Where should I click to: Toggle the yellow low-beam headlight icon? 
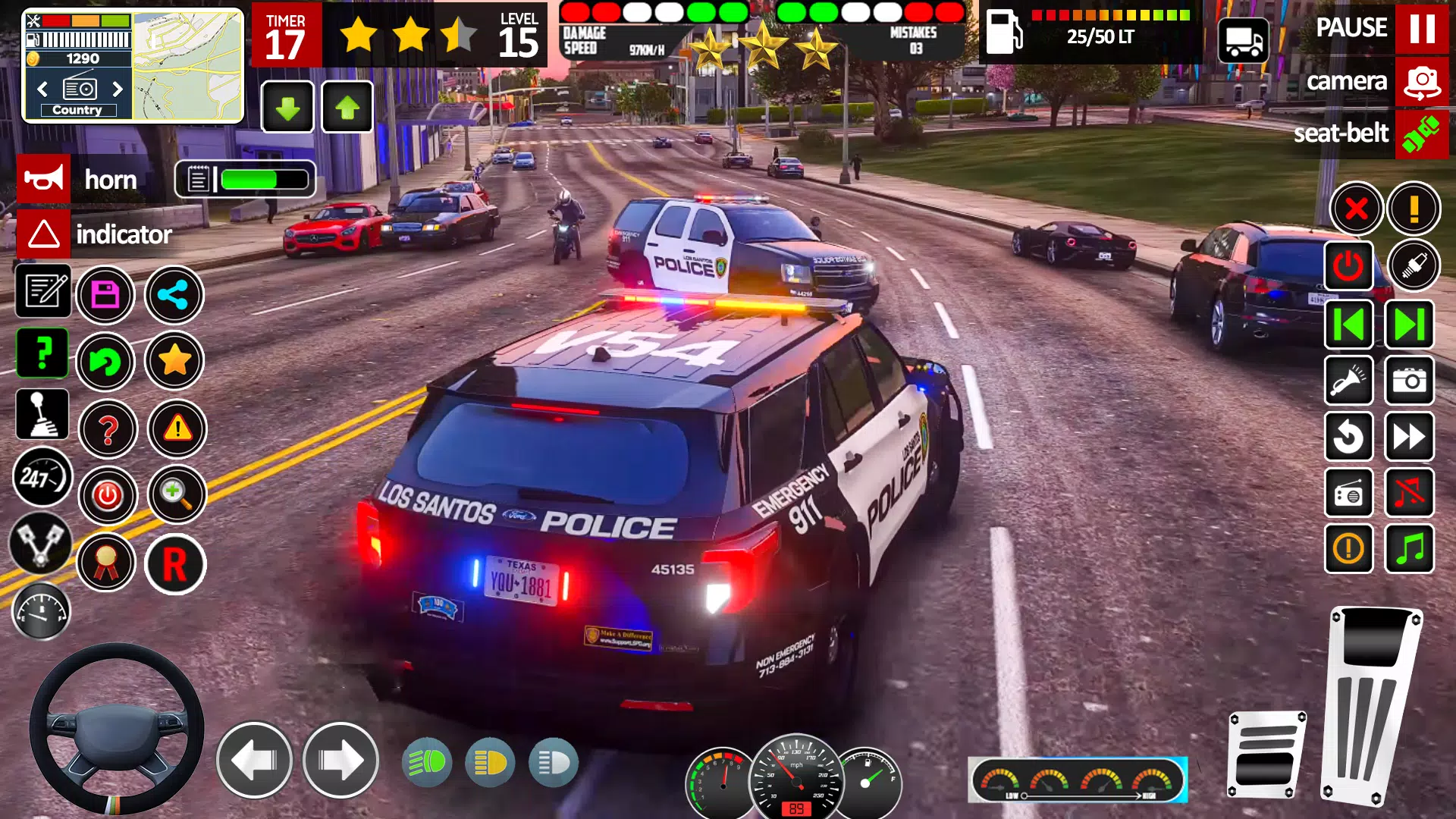(490, 763)
